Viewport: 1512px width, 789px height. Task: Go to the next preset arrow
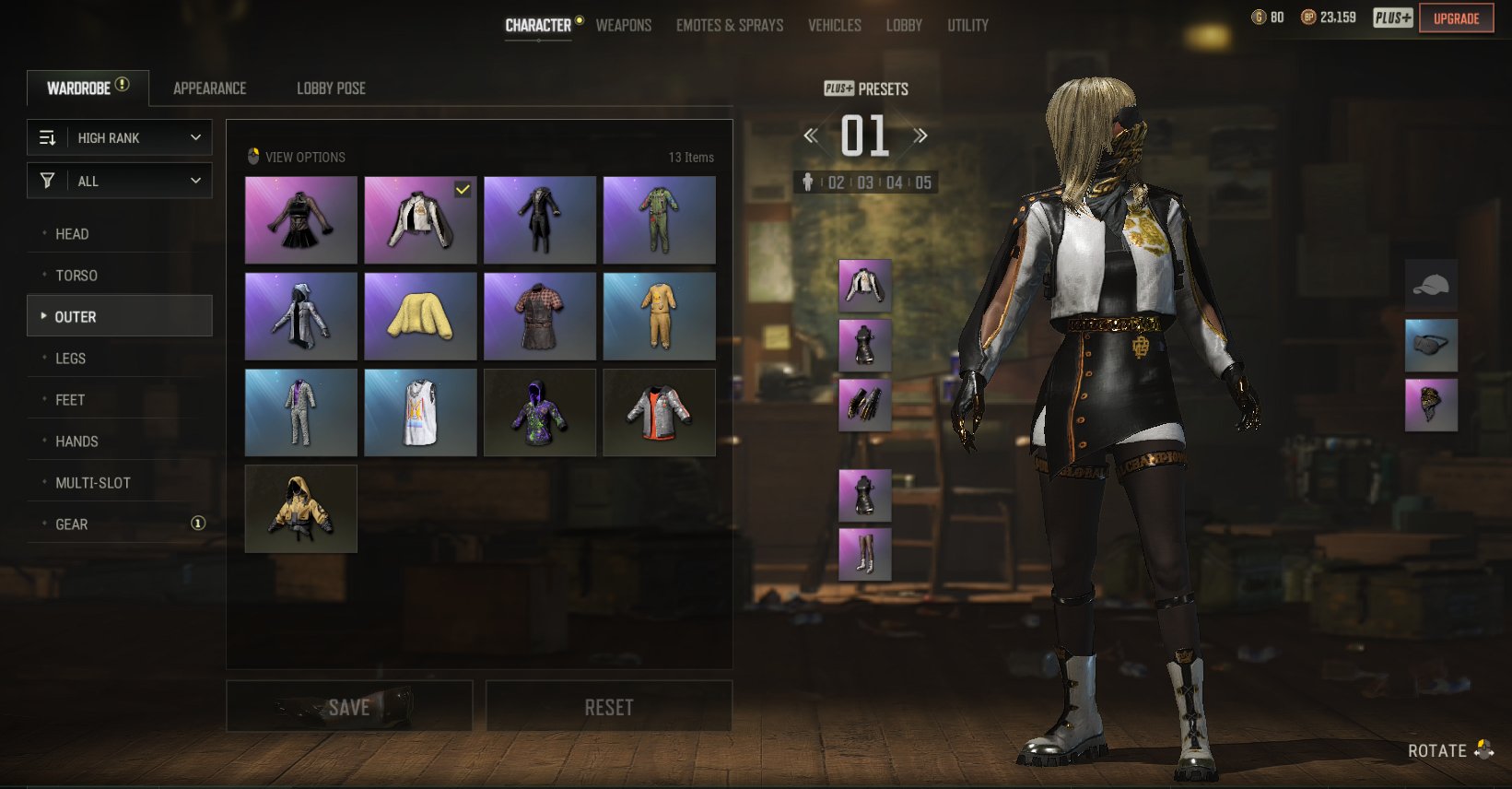(920, 135)
